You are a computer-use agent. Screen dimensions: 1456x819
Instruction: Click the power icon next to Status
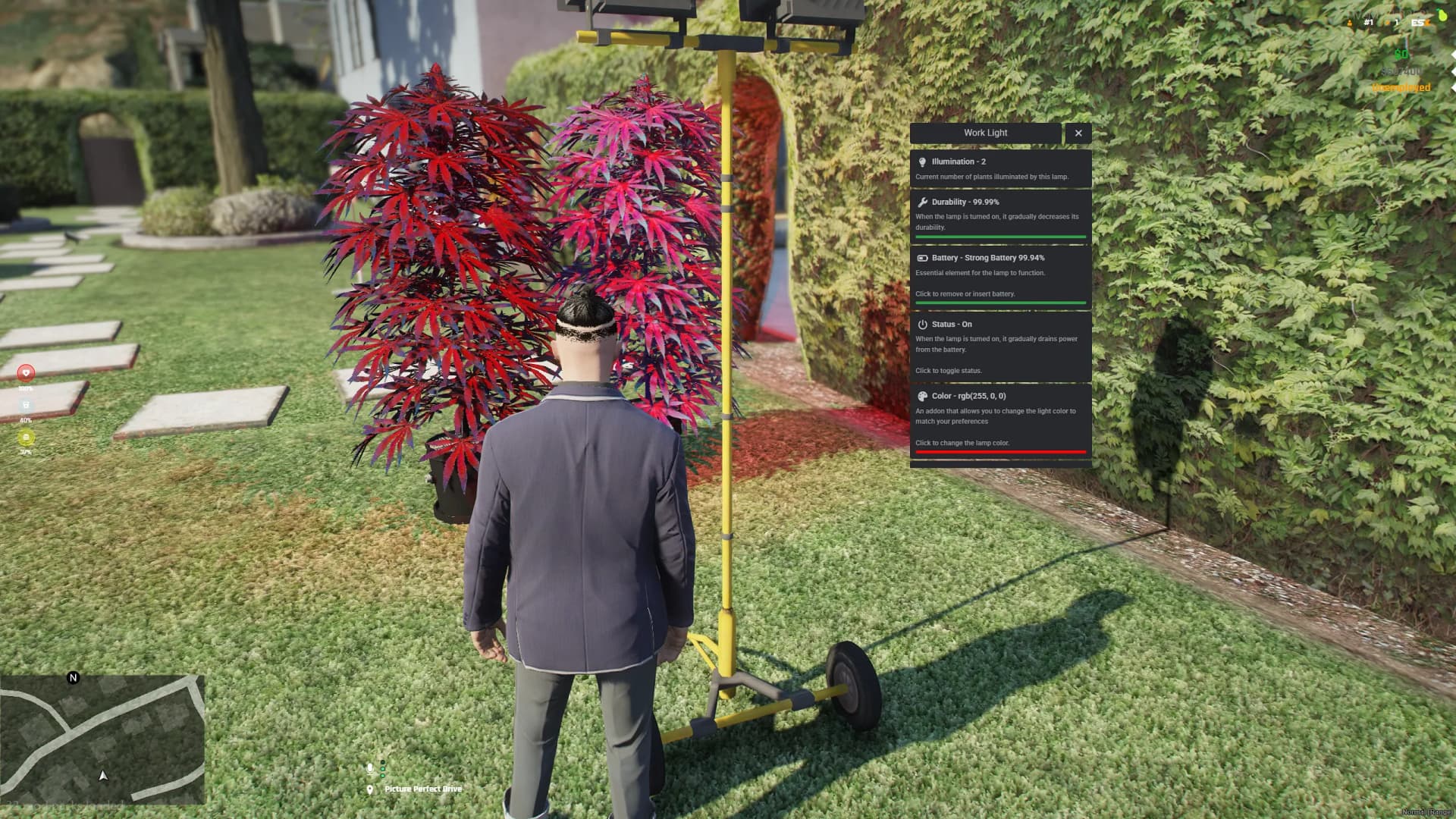[922, 324]
